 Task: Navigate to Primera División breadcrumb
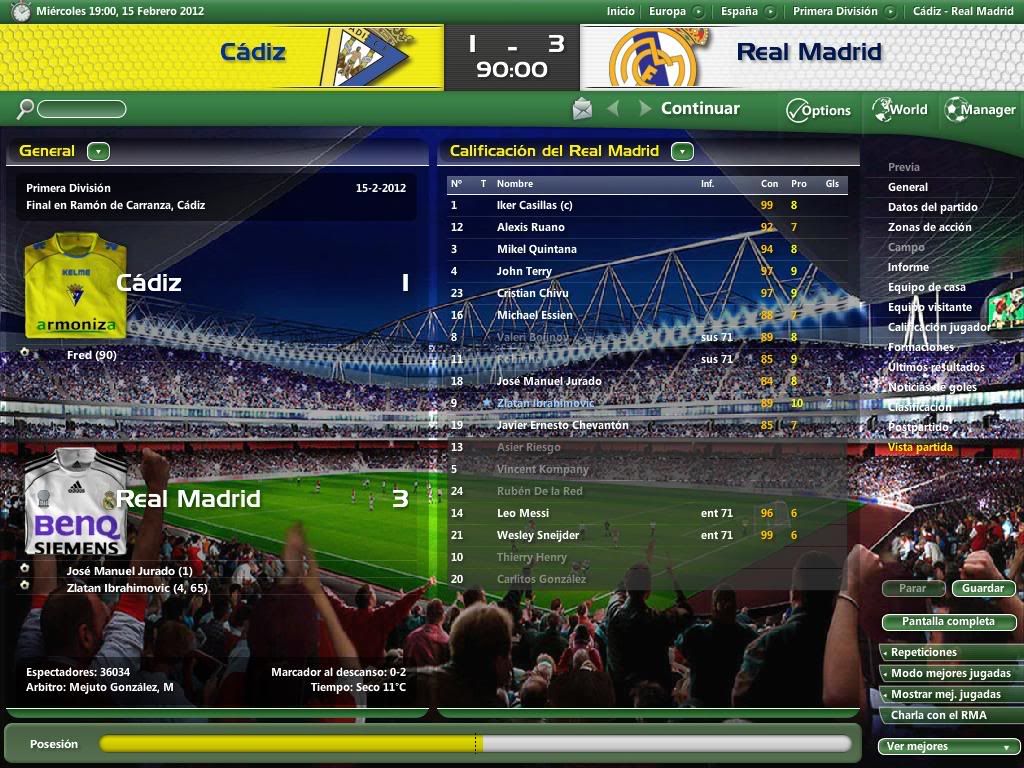(835, 11)
